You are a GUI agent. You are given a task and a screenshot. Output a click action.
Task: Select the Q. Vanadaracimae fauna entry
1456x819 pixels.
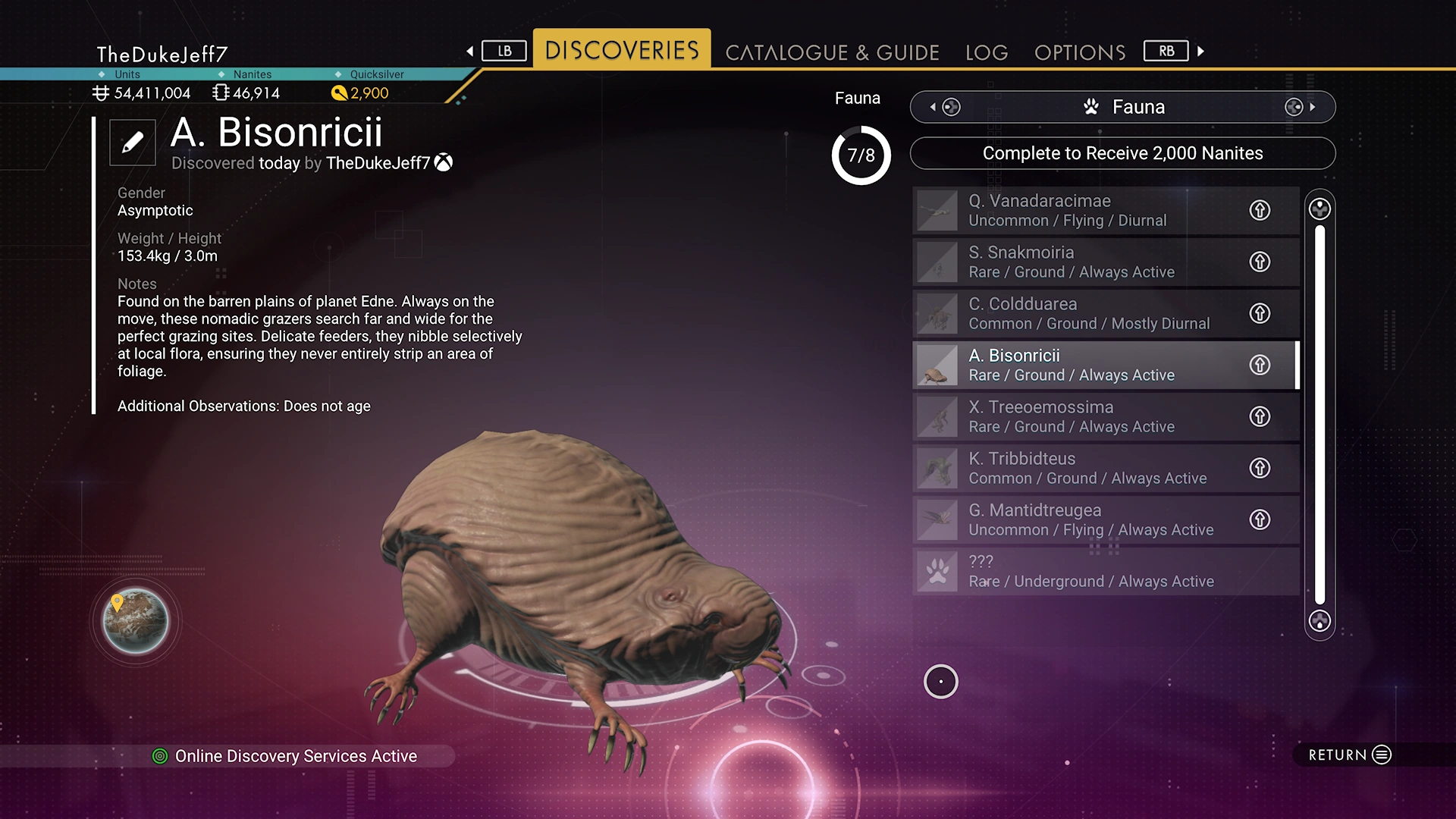point(1077,210)
